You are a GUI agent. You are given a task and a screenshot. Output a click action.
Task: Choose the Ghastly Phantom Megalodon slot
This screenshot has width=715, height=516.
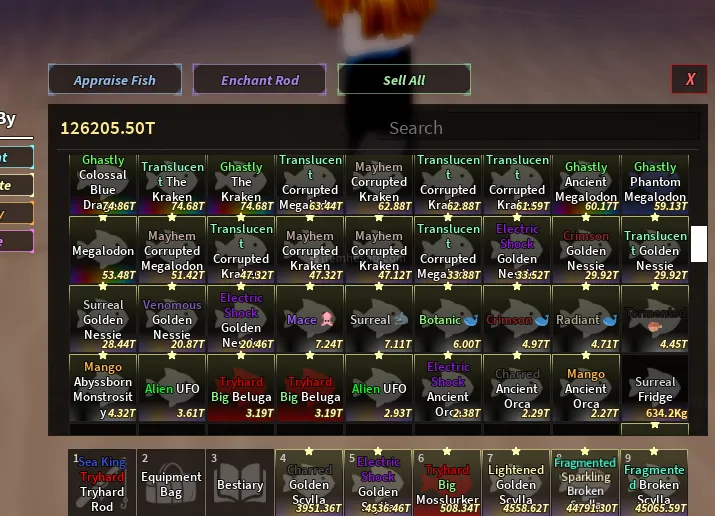click(655, 184)
